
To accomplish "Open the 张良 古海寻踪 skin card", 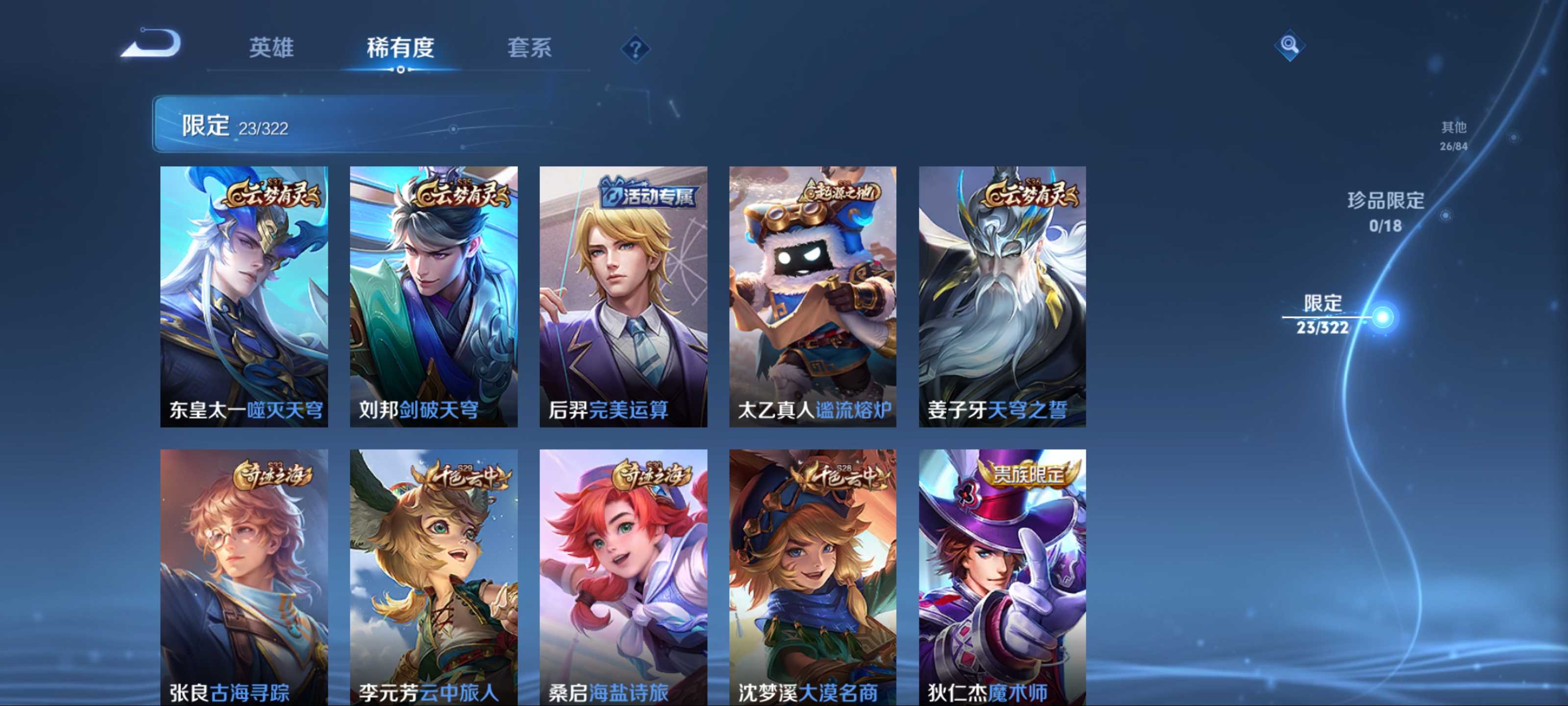I will [x=244, y=577].
